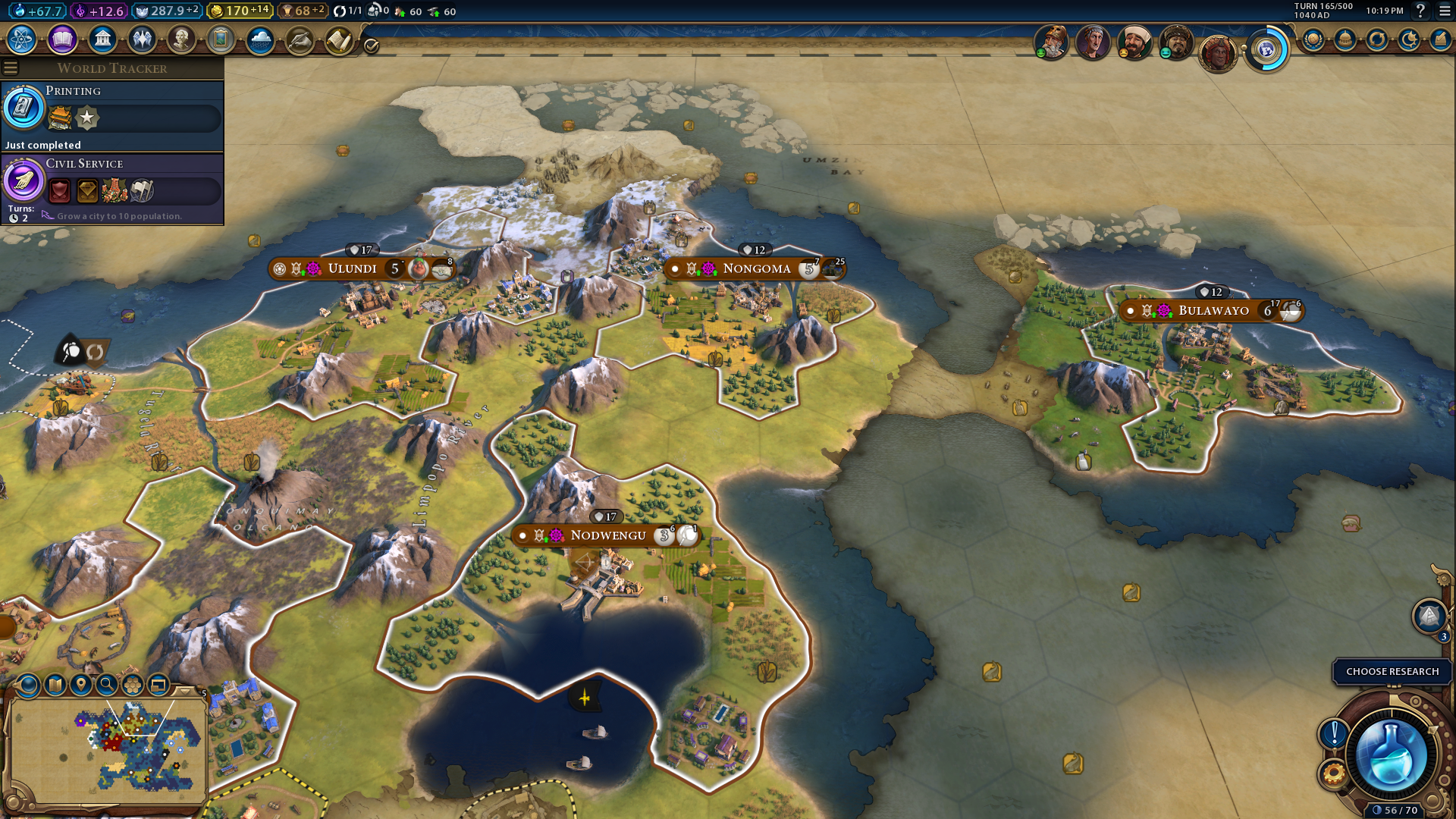Screen dimensions: 1456x819
Task: Choose the Nodwengu city banner
Action: tap(607, 535)
